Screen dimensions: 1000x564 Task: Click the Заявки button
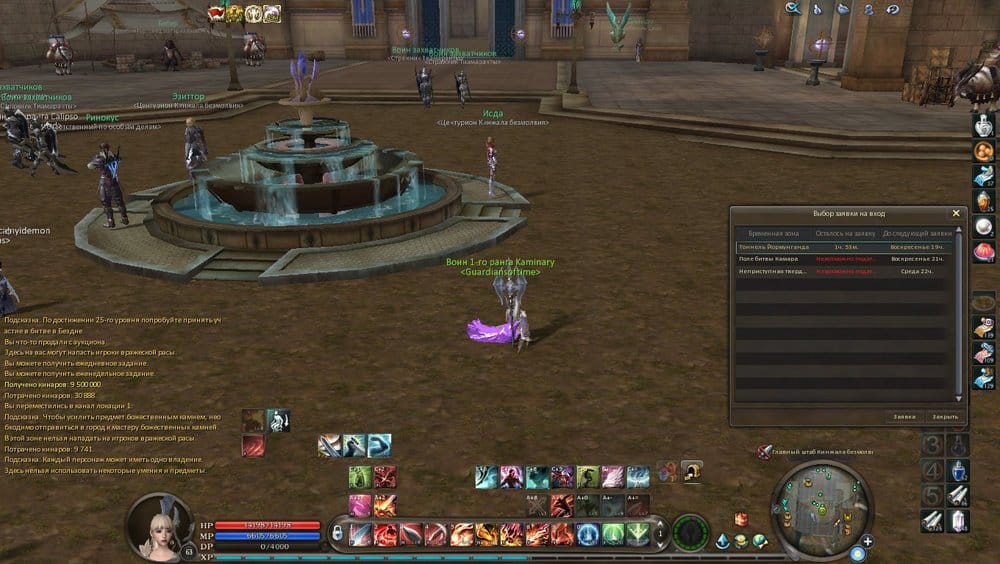904,416
